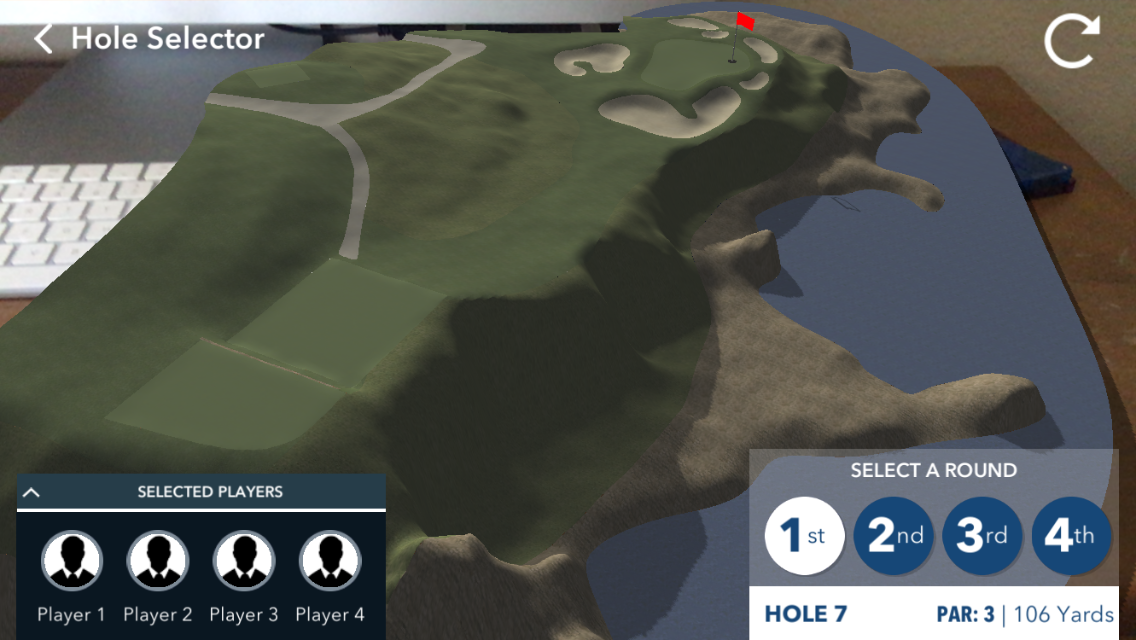
Task: Show the 4th round
Action: [1070, 536]
